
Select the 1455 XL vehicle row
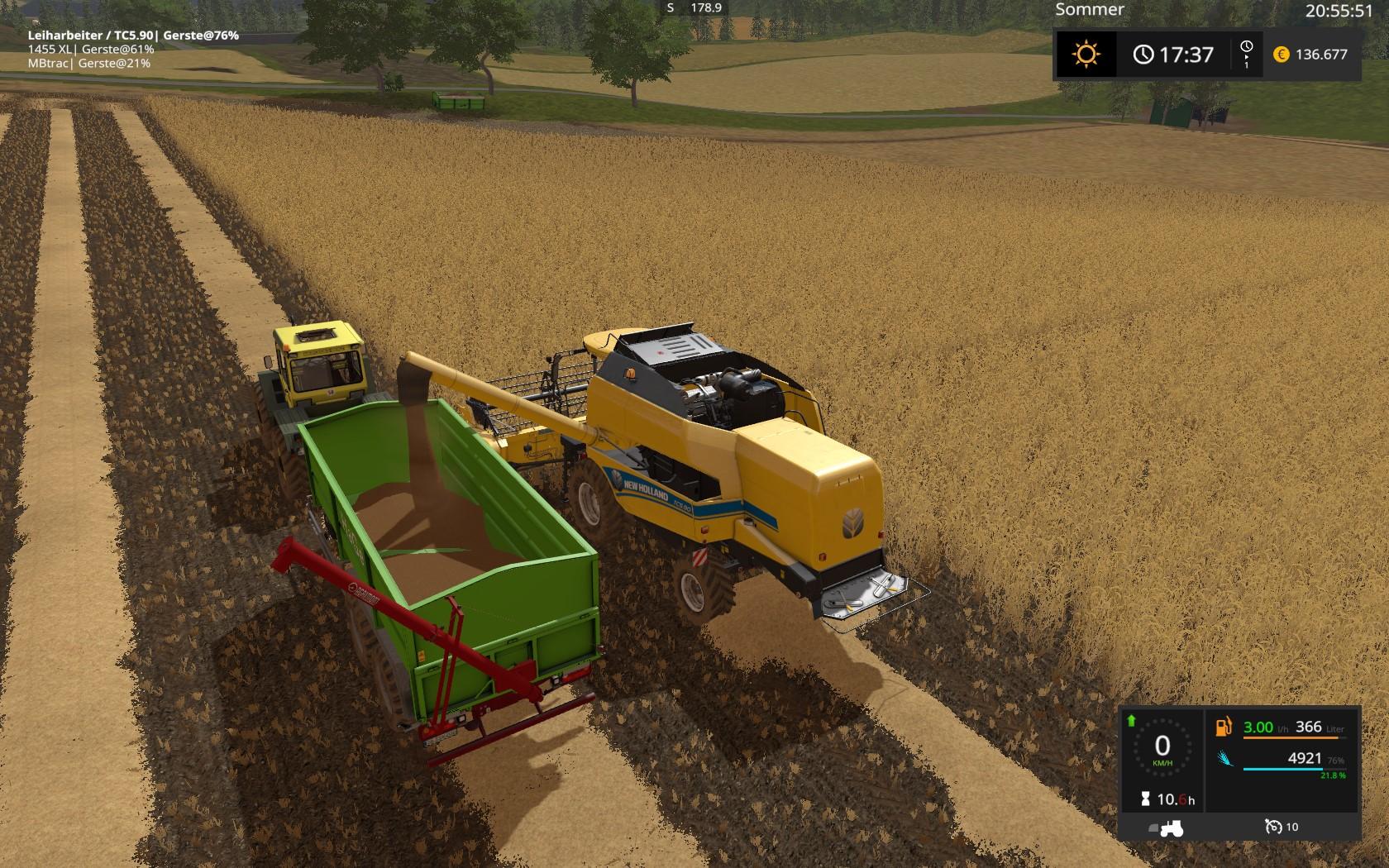tap(91, 50)
